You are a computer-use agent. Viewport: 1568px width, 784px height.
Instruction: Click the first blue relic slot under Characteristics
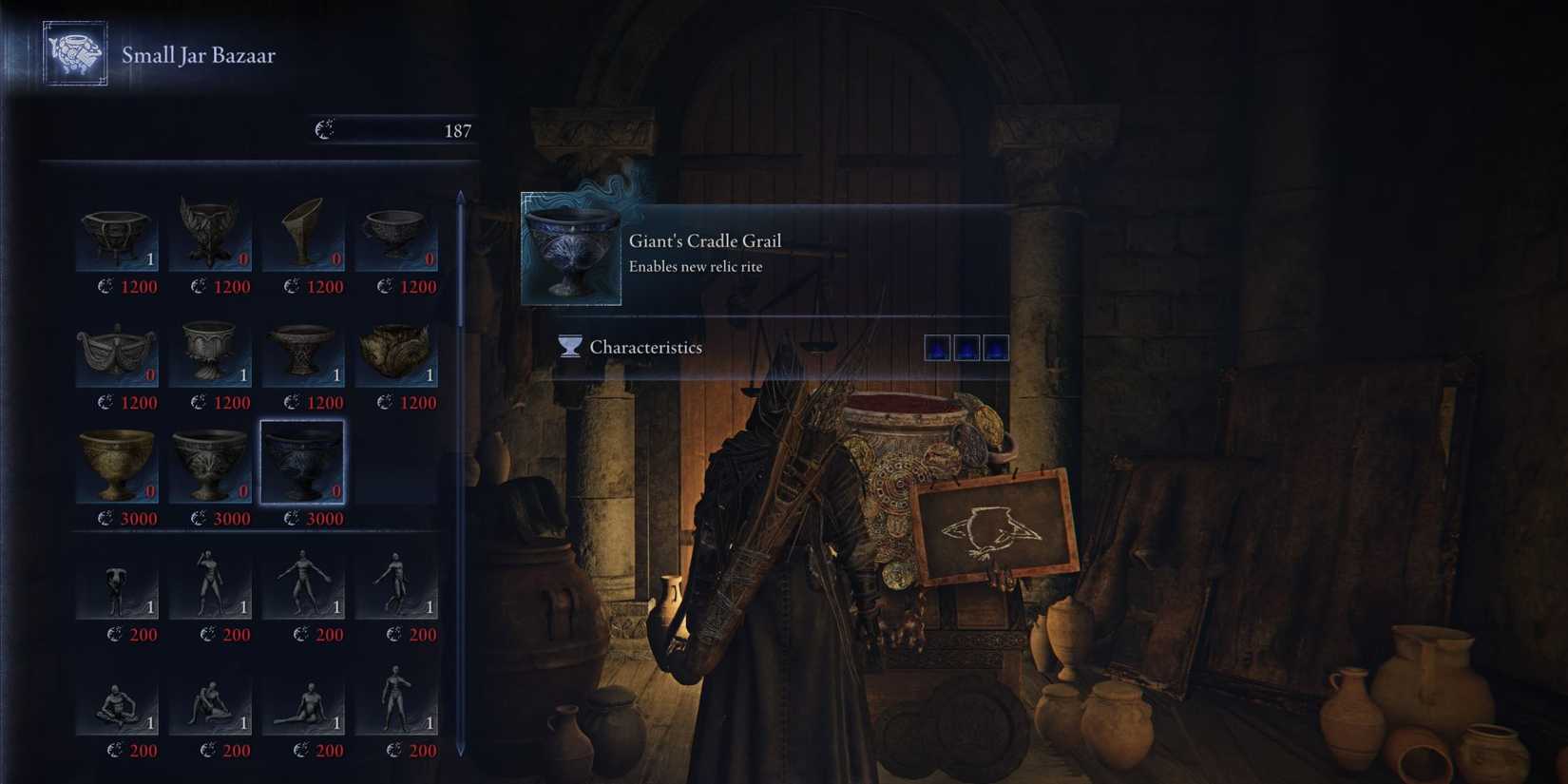(x=938, y=346)
